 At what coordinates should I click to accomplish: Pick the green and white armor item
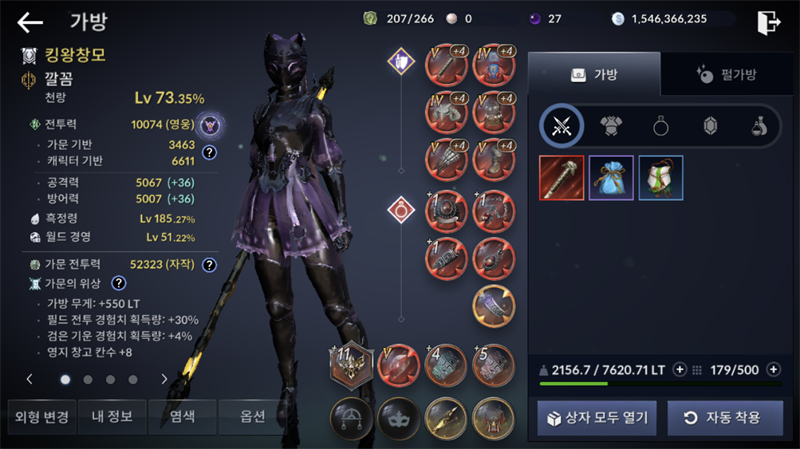pyautogui.click(x=660, y=178)
